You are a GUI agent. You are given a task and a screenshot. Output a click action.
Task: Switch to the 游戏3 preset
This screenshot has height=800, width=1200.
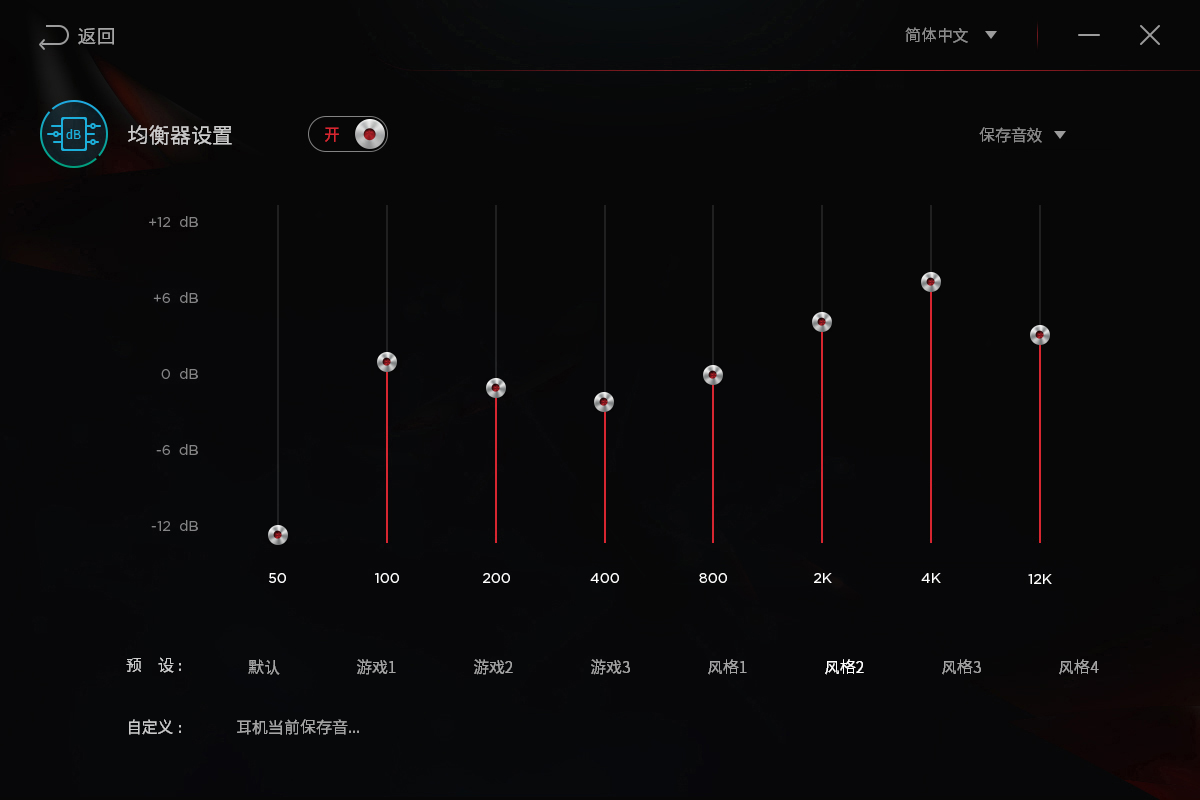click(610, 667)
